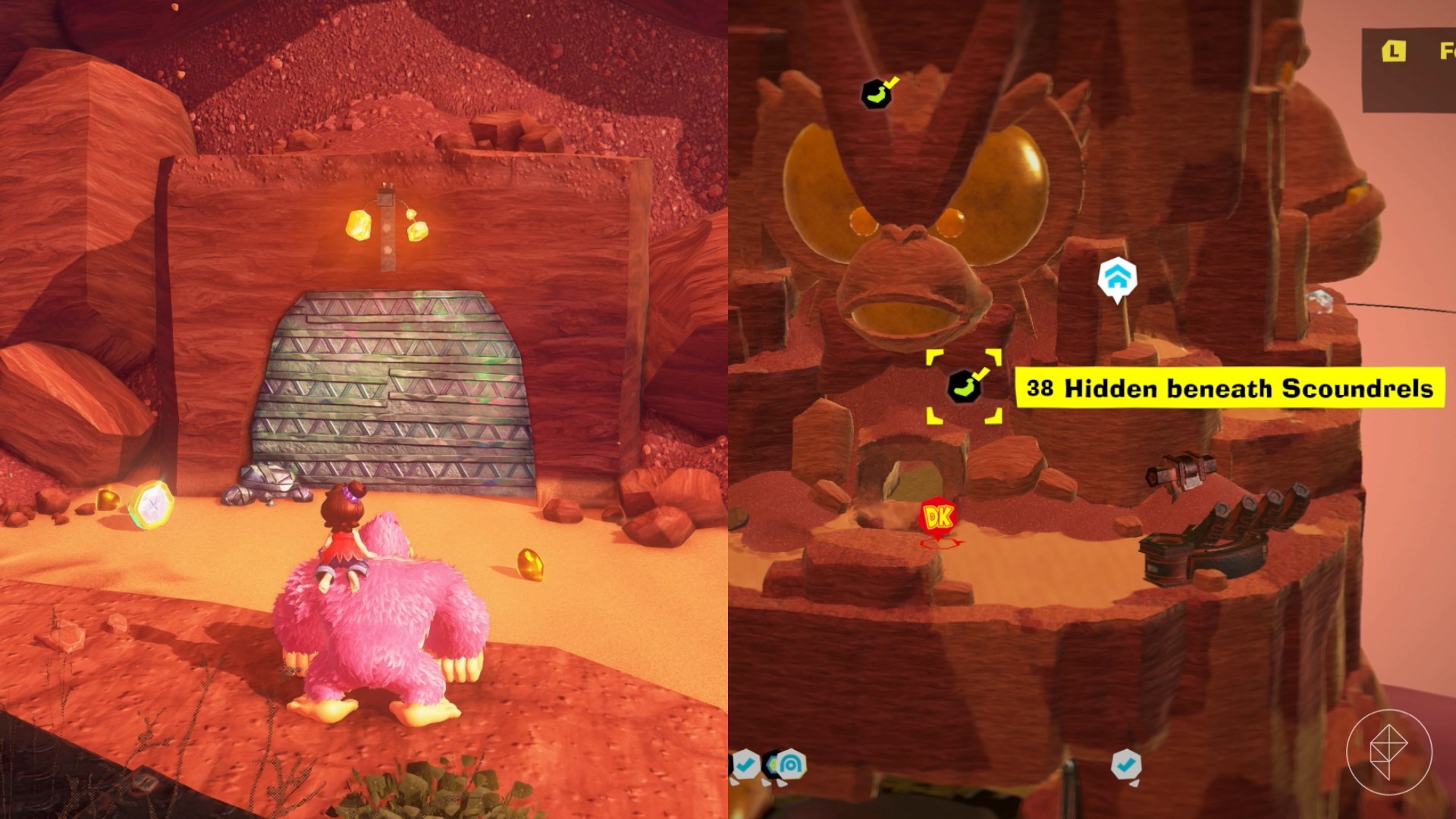Open the "Hidden beneath Scoundrels" banana label
The height and width of the screenshot is (819, 1456).
(x=1229, y=388)
